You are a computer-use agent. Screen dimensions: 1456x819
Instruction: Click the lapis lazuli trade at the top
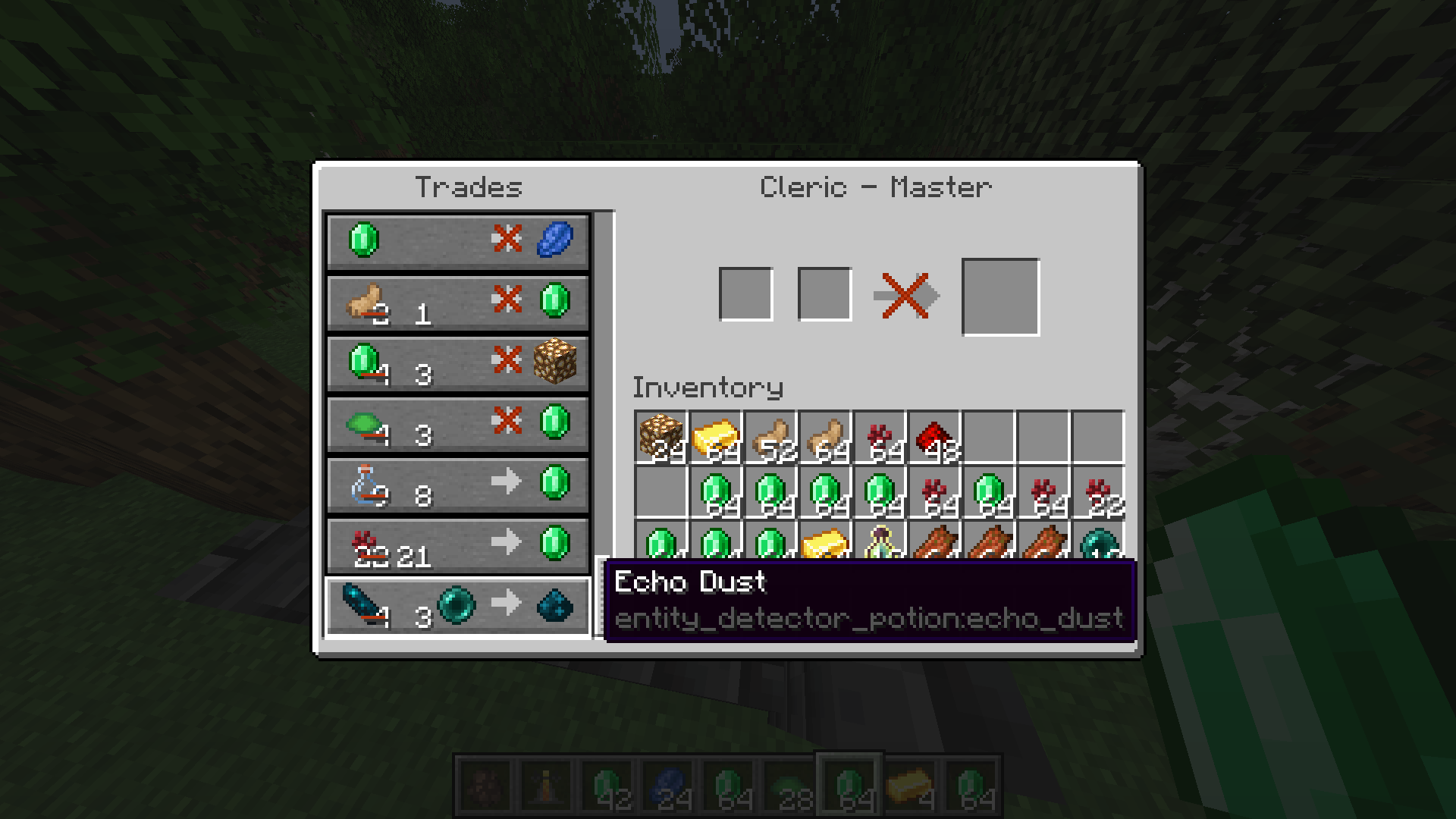455,241
